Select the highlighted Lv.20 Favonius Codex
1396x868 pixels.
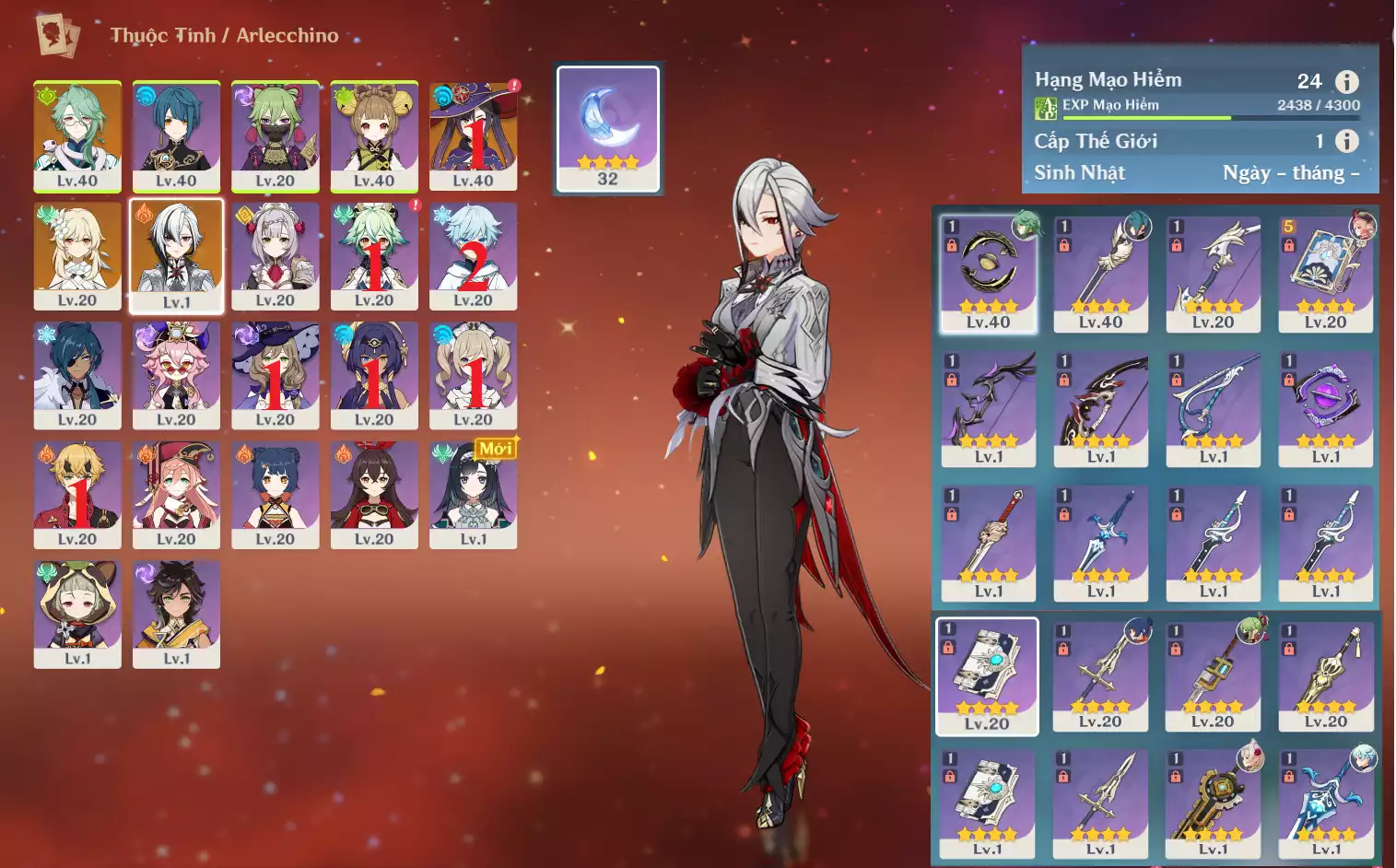tap(987, 676)
